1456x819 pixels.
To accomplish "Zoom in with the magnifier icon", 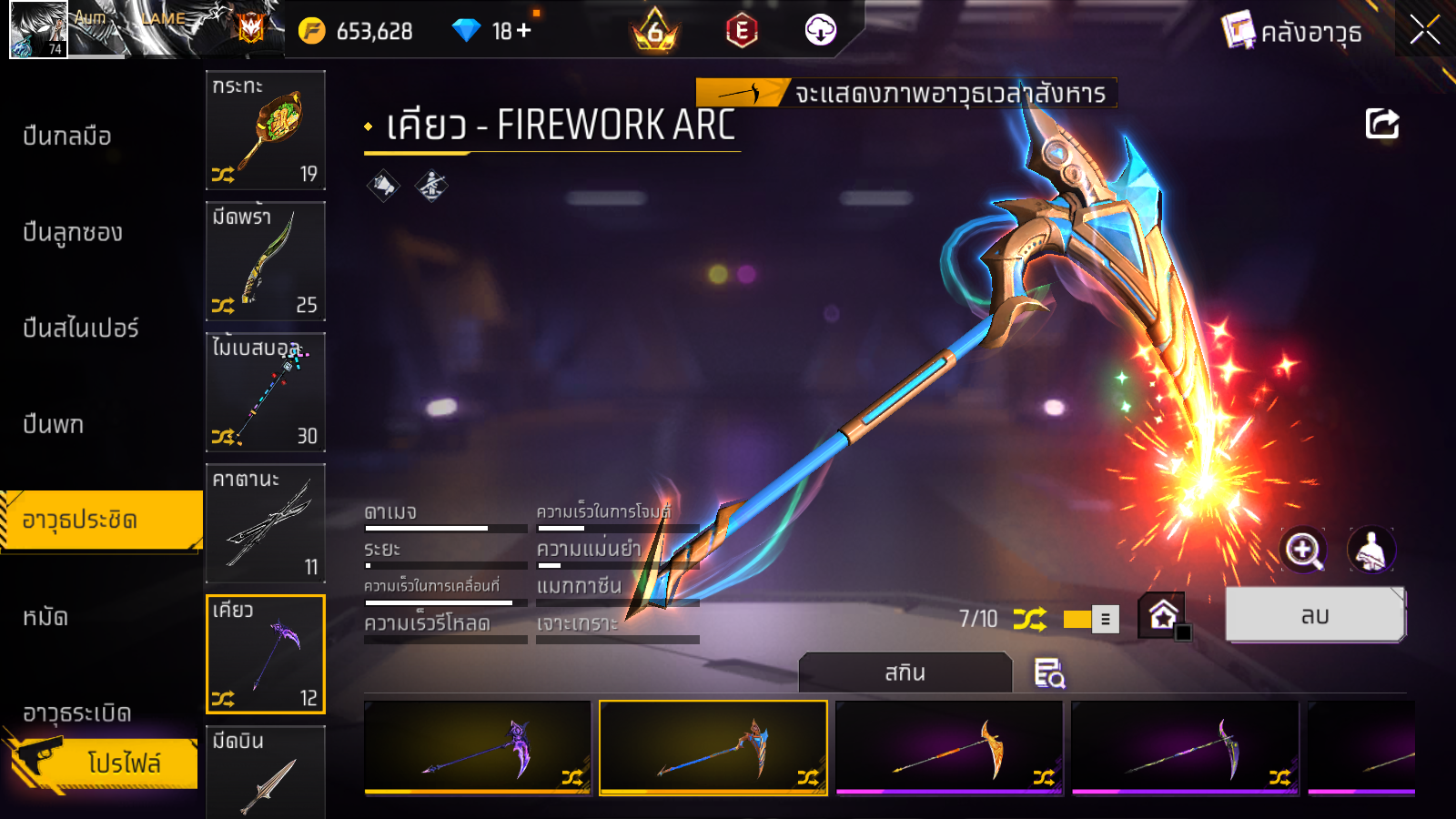I will [x=1303, y=550].
